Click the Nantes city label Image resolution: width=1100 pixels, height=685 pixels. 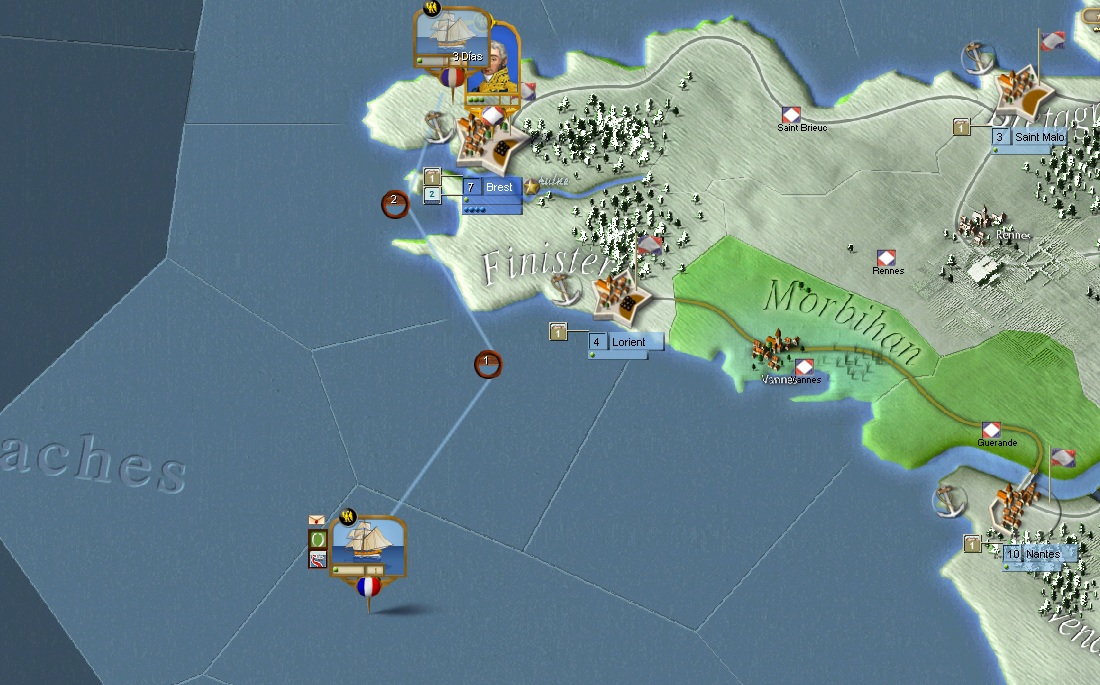point(1046,554)
